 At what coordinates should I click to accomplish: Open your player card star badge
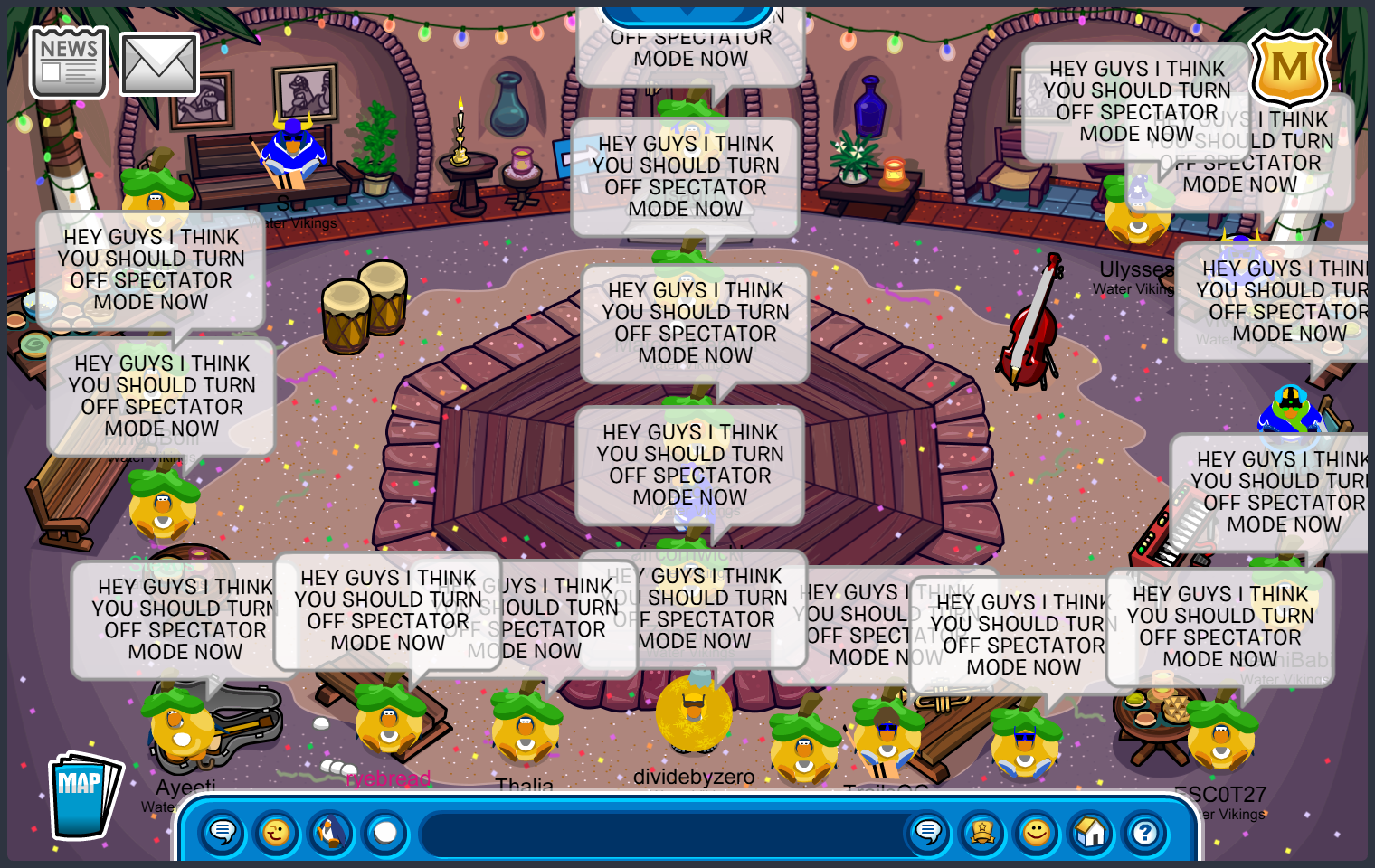point(982,832)
